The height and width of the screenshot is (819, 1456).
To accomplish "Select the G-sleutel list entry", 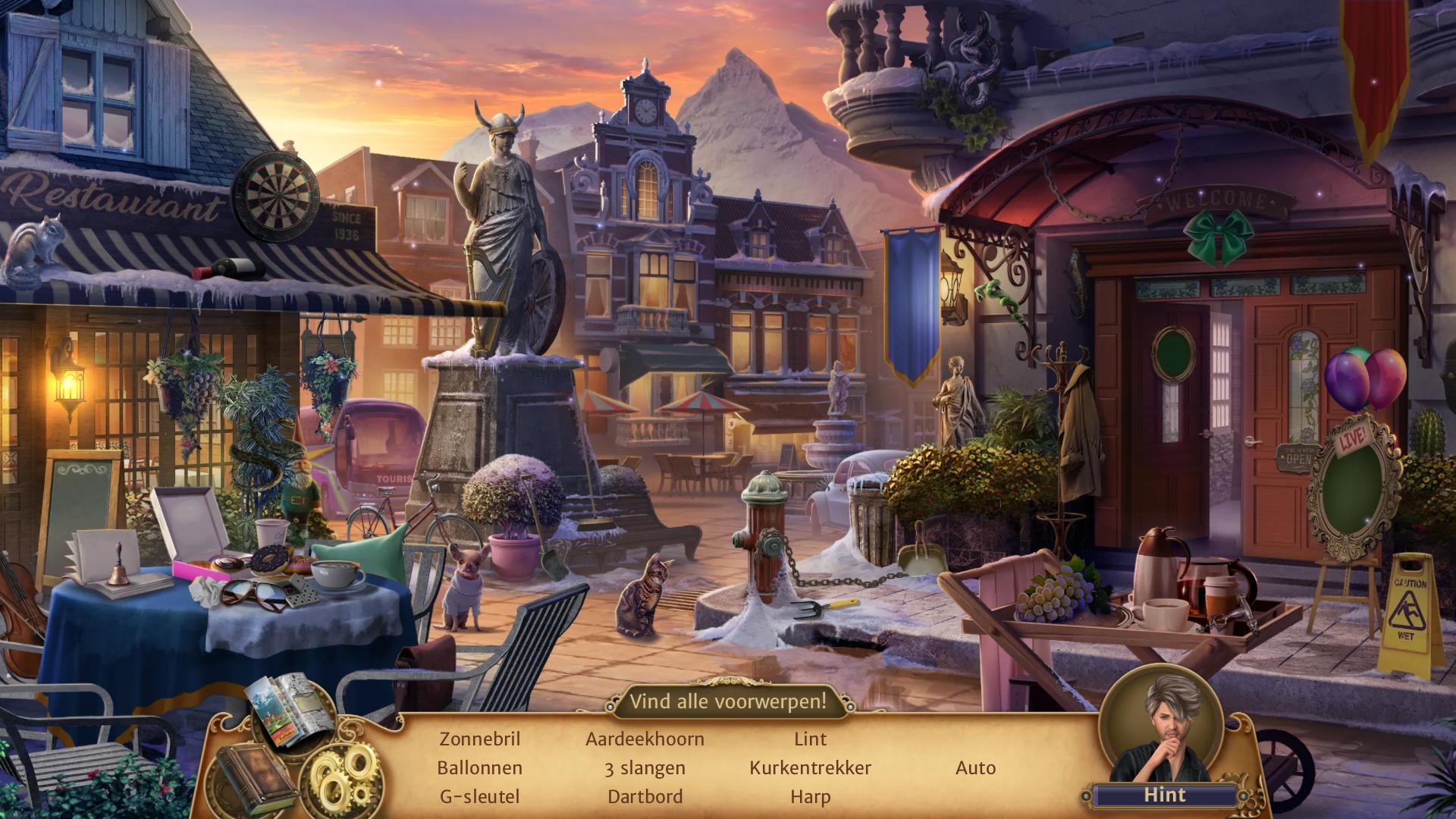I will click(x=479, y=796).
